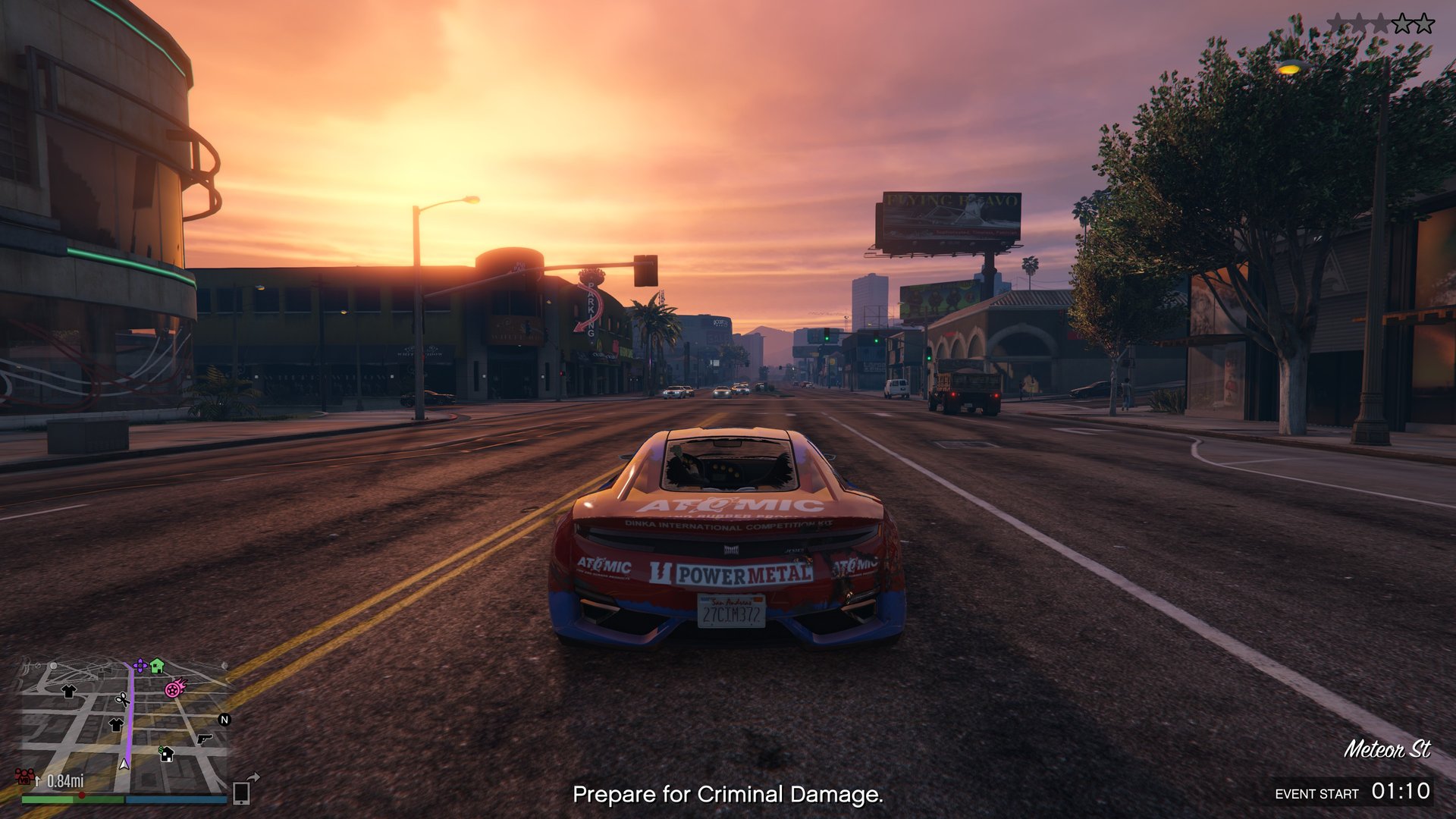Click the phone icon beside the minimap
The height and width of the screenshot is (819, 1456).
(x=242, y=795)
